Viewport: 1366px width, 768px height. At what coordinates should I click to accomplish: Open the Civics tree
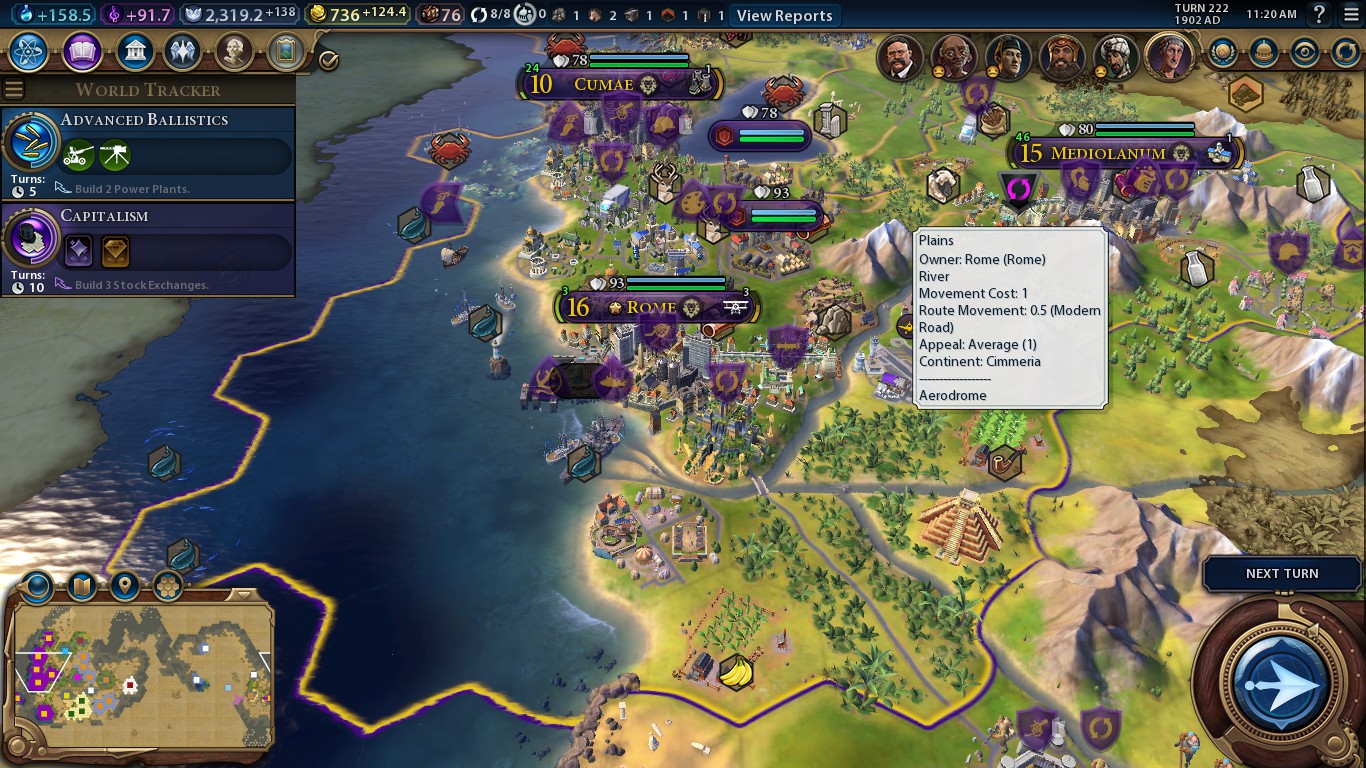82,53
